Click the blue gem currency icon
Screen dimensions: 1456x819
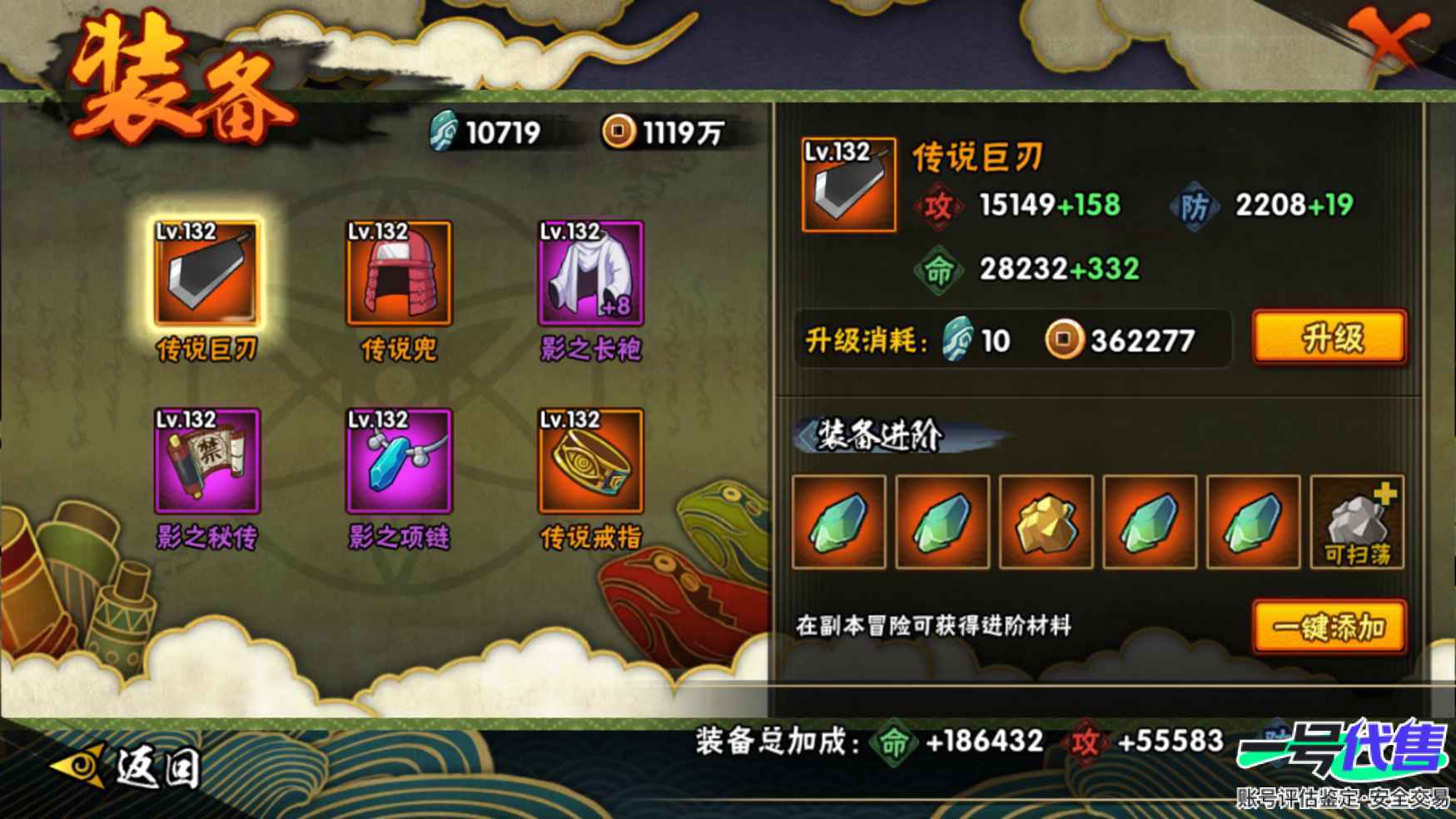pos(442,131)
